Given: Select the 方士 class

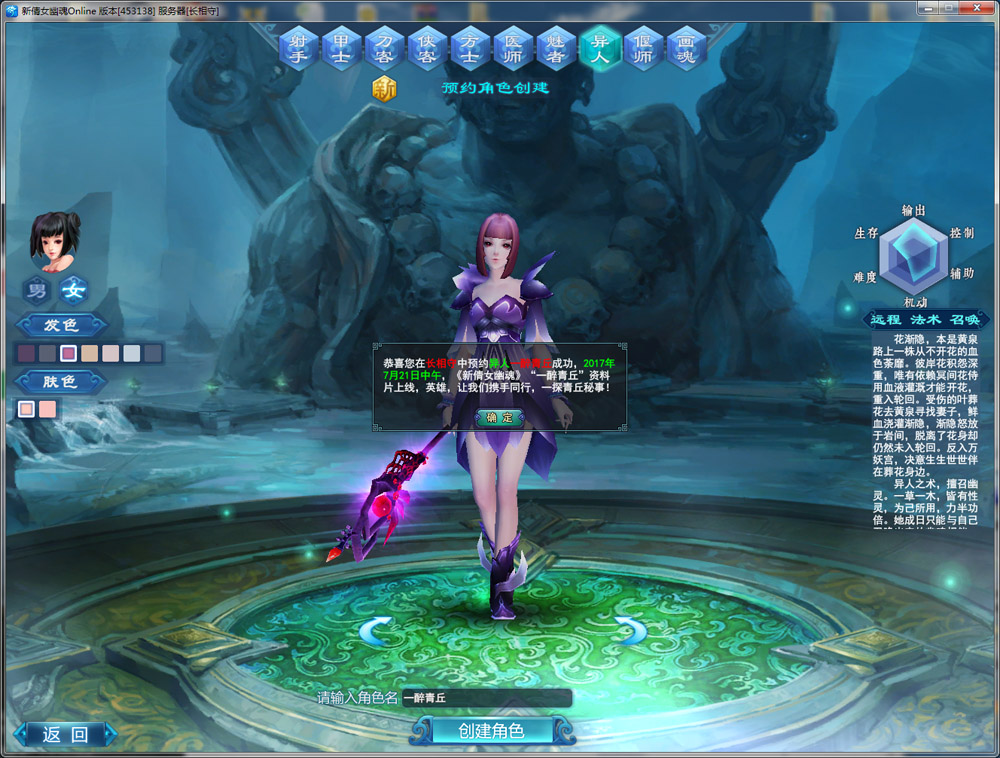Looking at the screenshot, I should pos(471,47).
